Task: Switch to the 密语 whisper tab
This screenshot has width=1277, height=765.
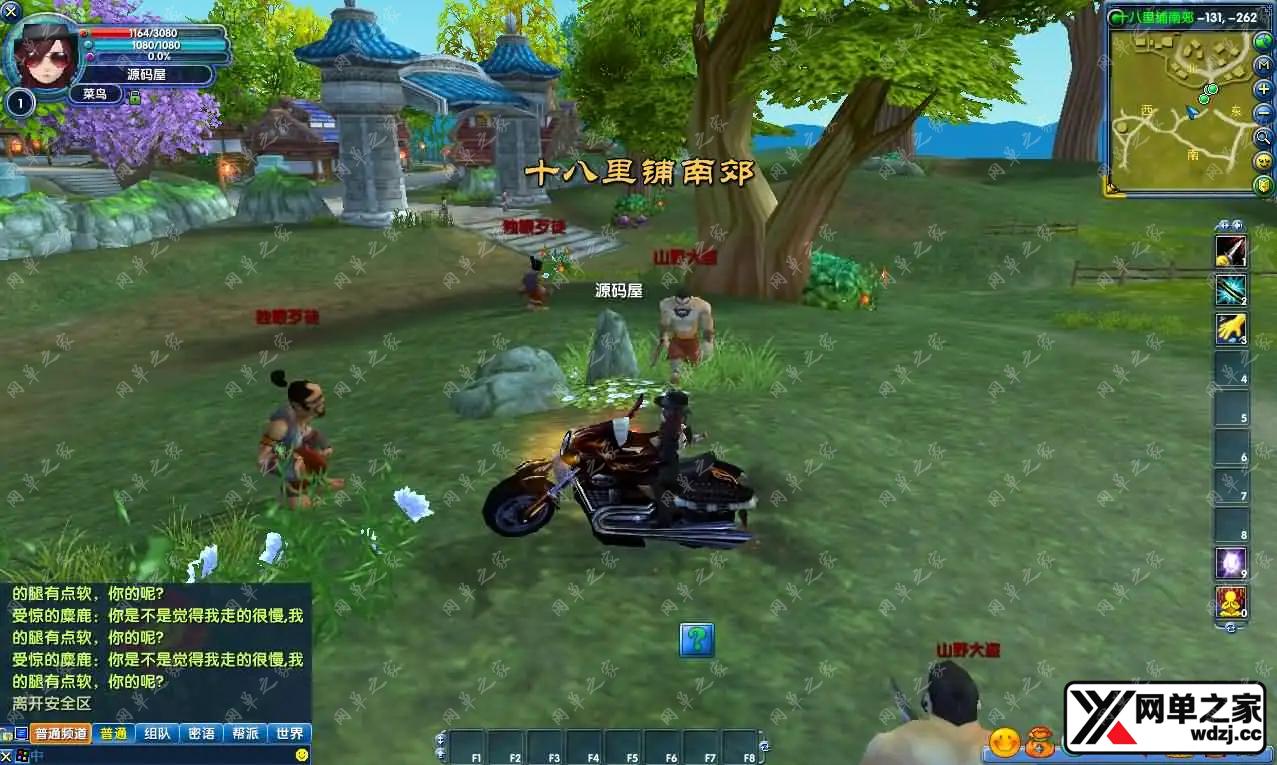Action: point(201,733)
